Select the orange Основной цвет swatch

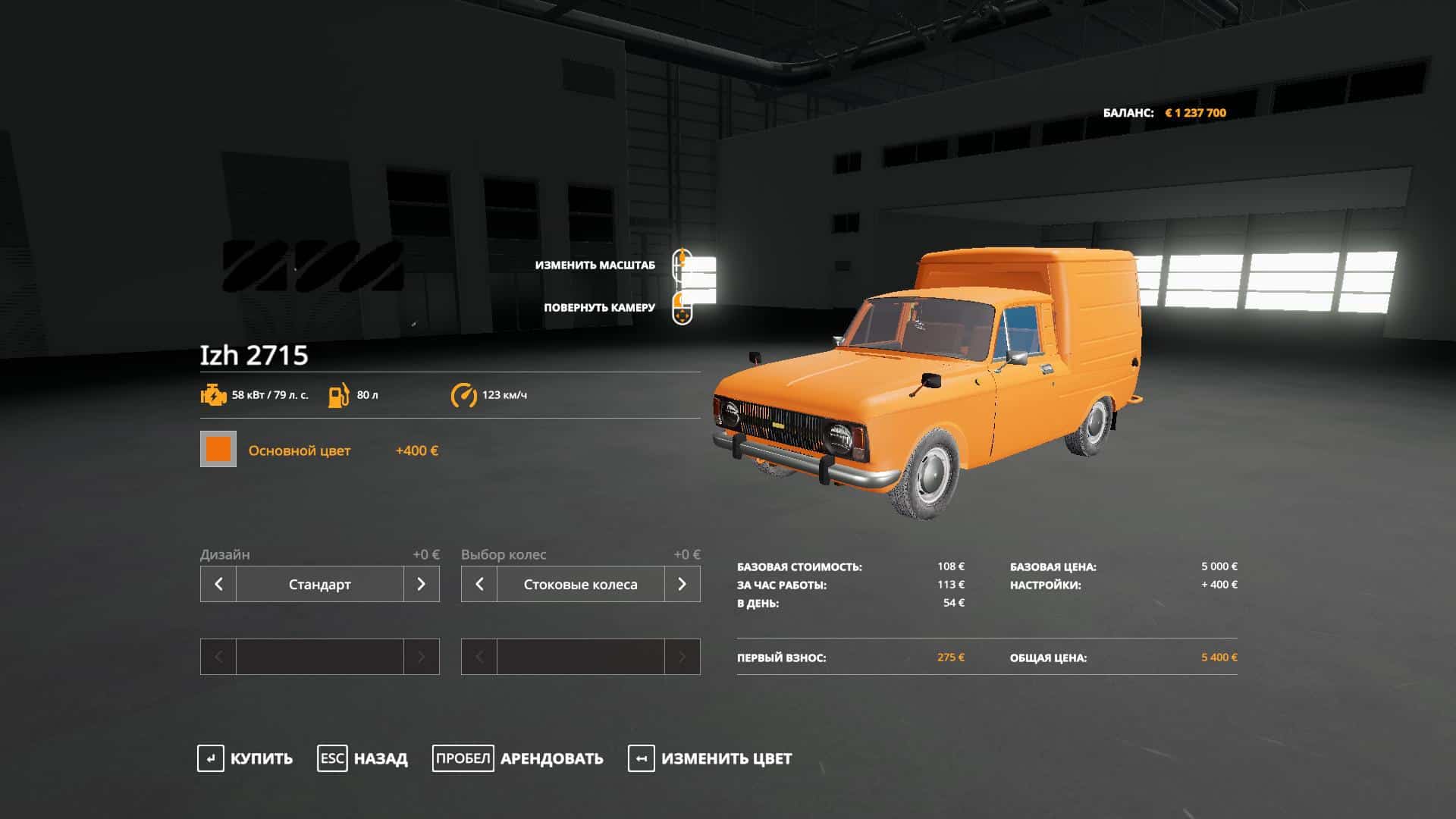point(218,449)
